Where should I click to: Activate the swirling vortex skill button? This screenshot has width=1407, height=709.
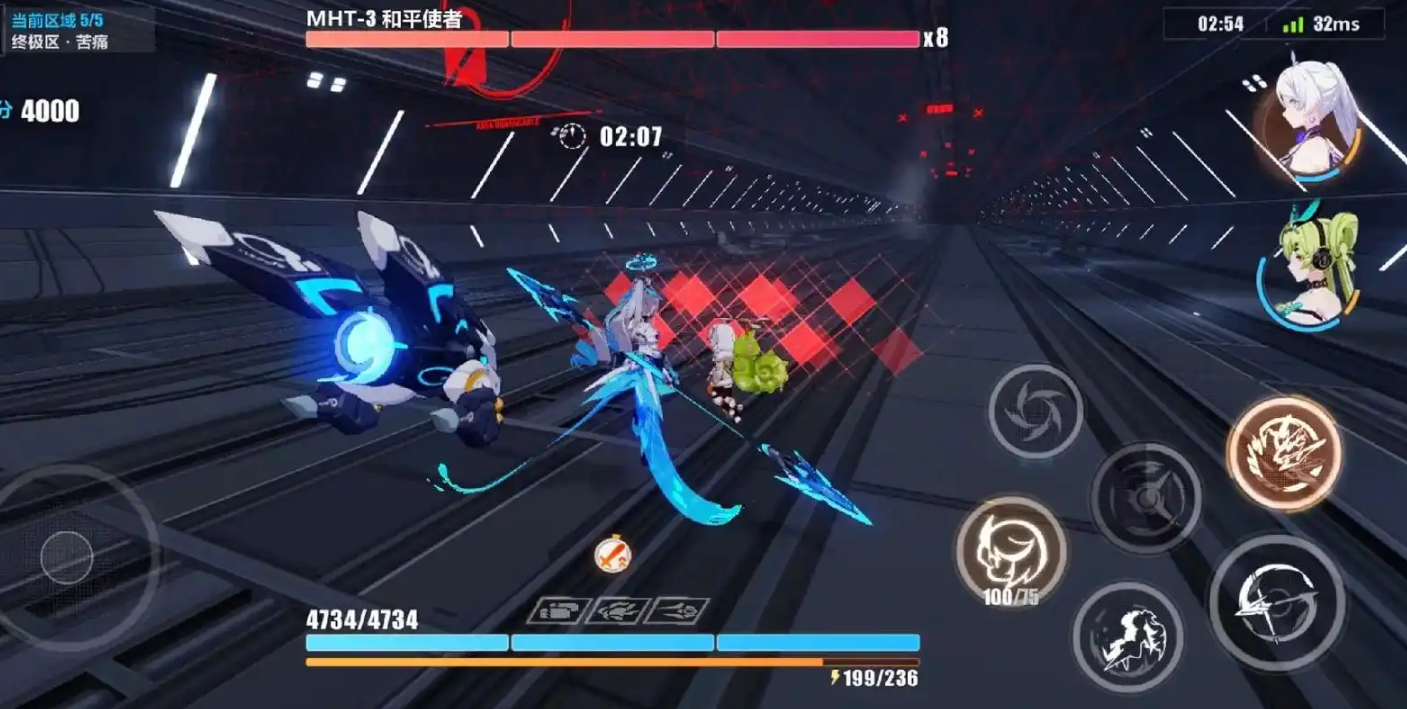pos(1035,411)
